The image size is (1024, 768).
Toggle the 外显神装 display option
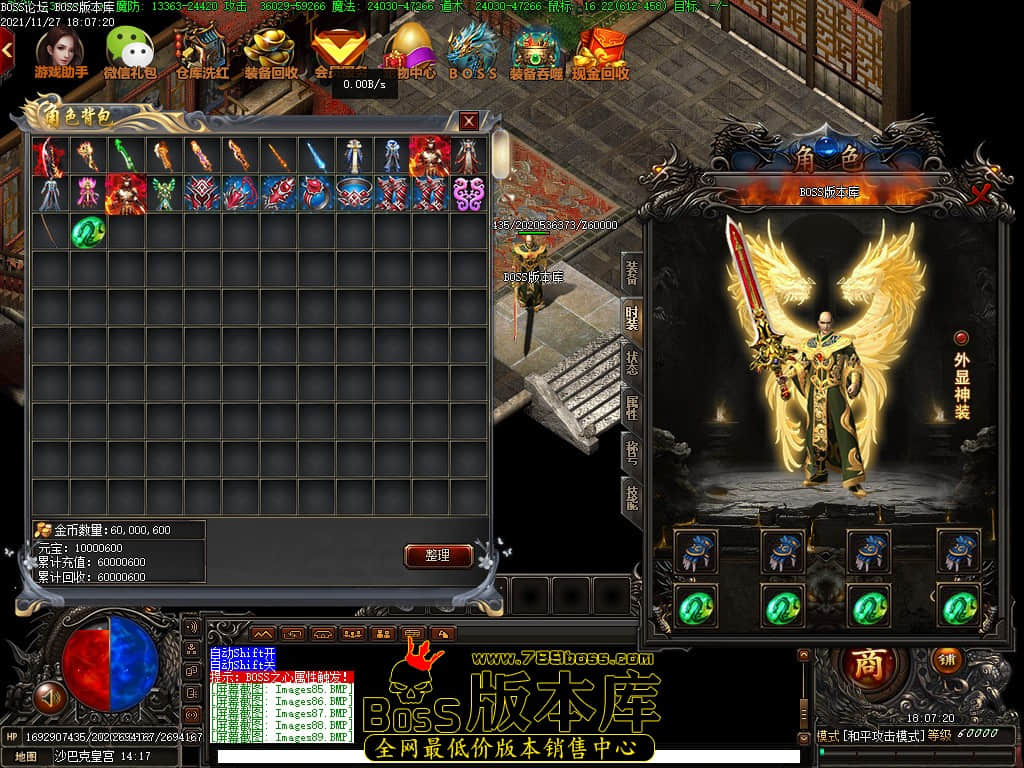[x=961, y=338]
